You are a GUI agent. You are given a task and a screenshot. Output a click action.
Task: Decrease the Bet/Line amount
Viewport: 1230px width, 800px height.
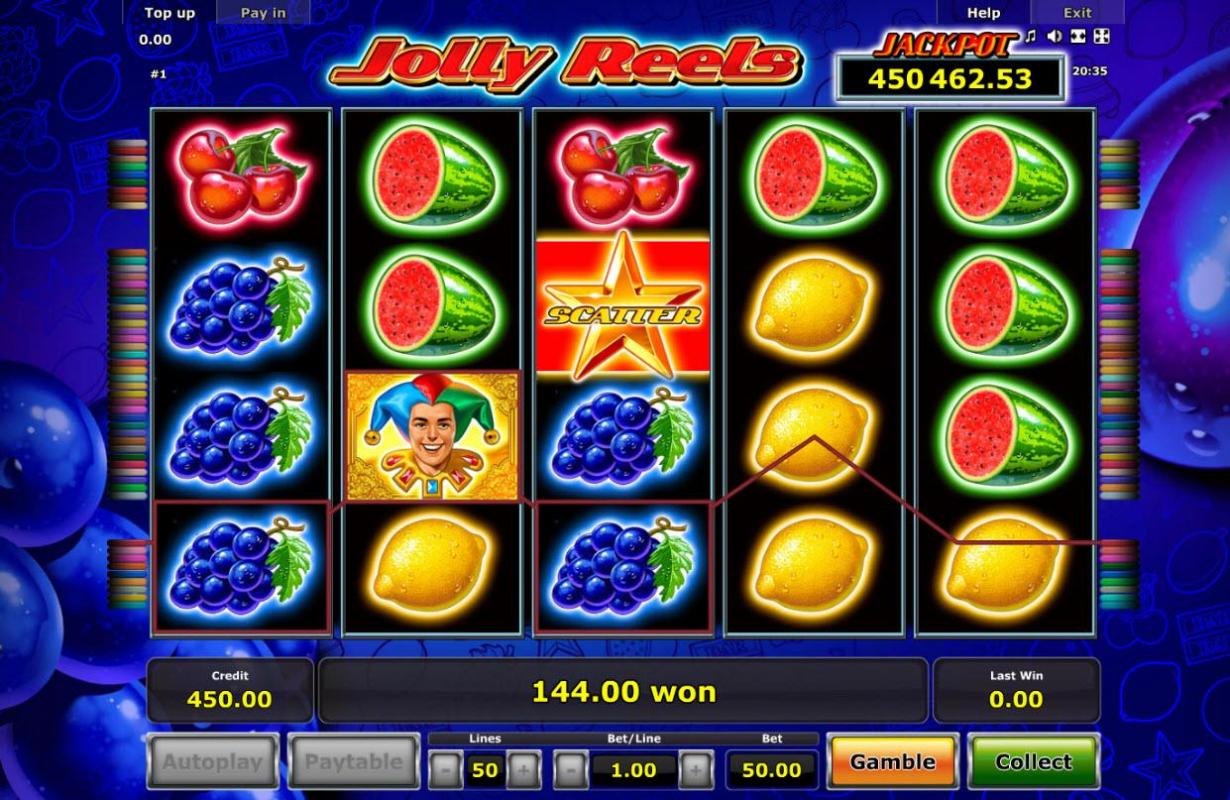[x=570, y=770]
